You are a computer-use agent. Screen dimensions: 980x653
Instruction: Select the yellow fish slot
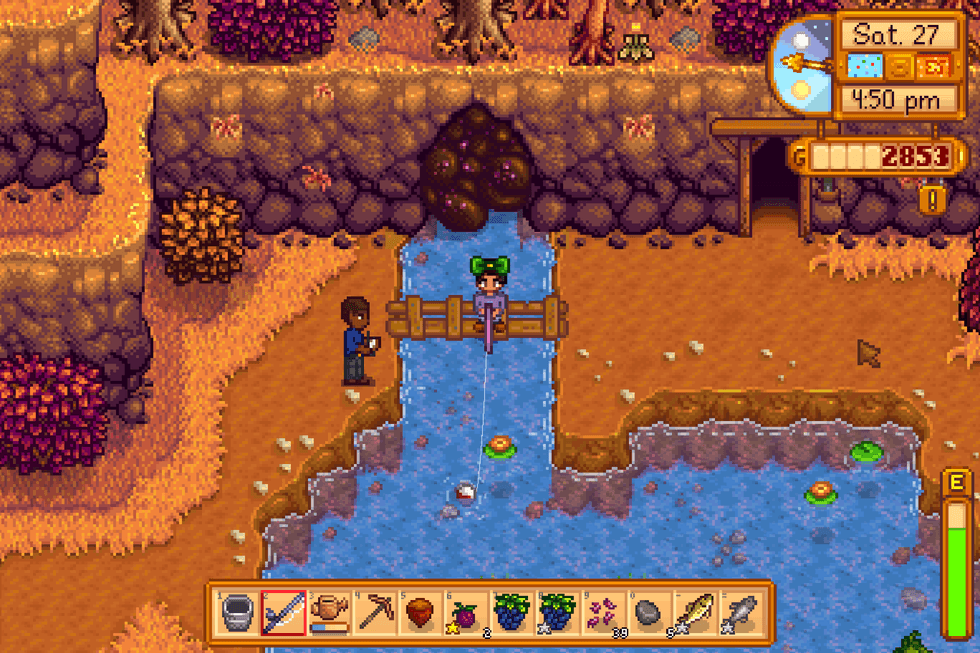pyautogui.click(x=697, y=612)
